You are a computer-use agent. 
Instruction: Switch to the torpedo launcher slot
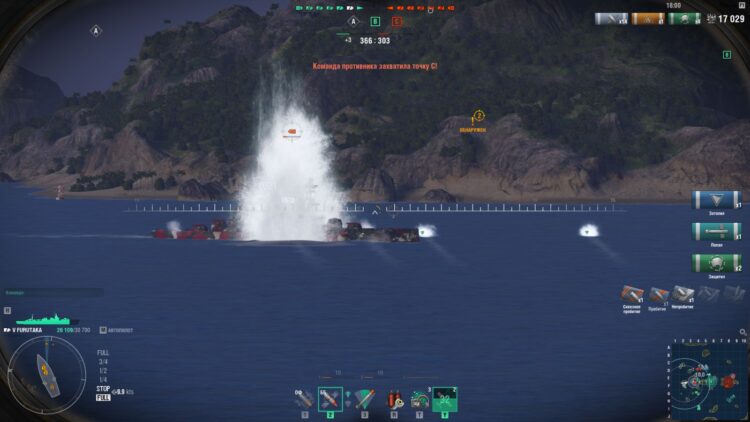(x=365, y=399)
